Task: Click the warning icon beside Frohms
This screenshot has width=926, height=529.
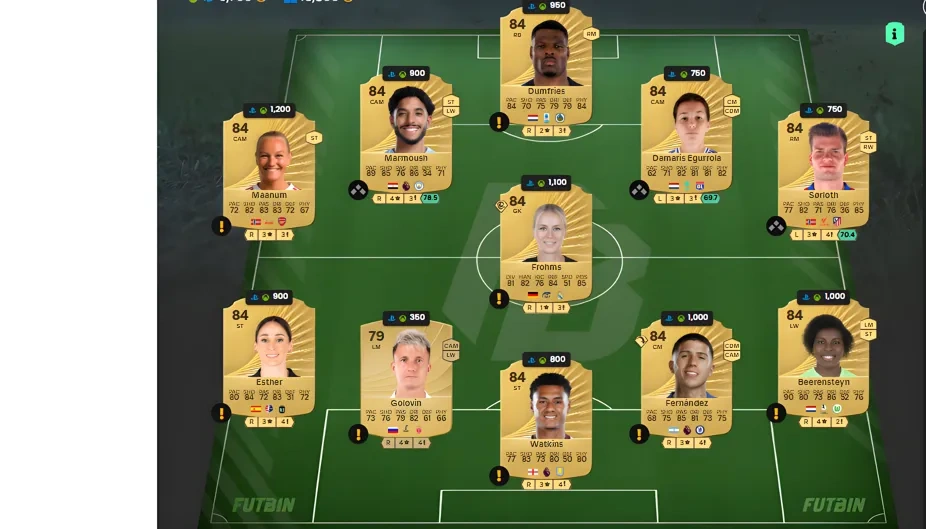Action: [499, 298]
